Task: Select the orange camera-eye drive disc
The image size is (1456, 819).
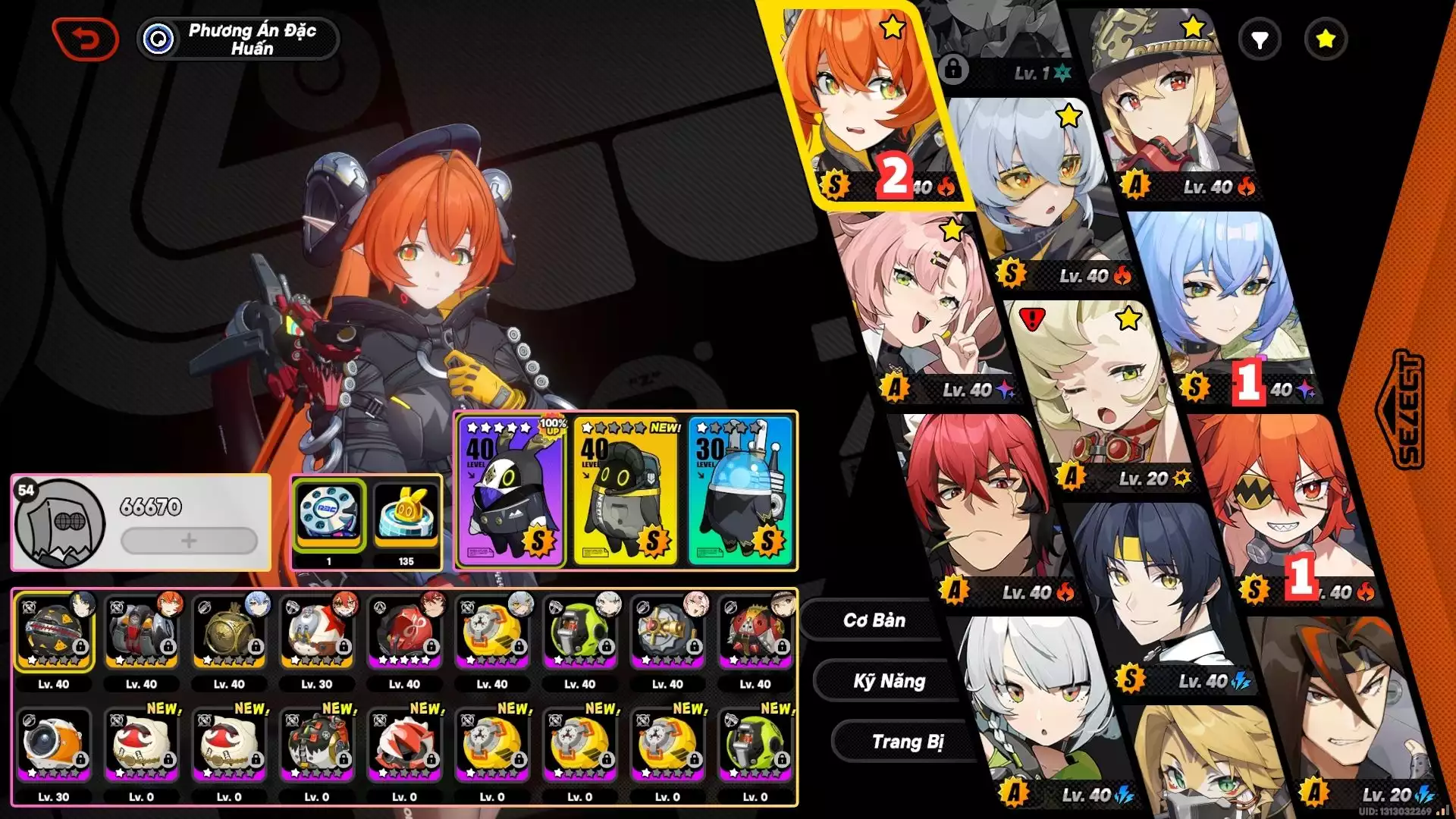Action: point(53,746)
